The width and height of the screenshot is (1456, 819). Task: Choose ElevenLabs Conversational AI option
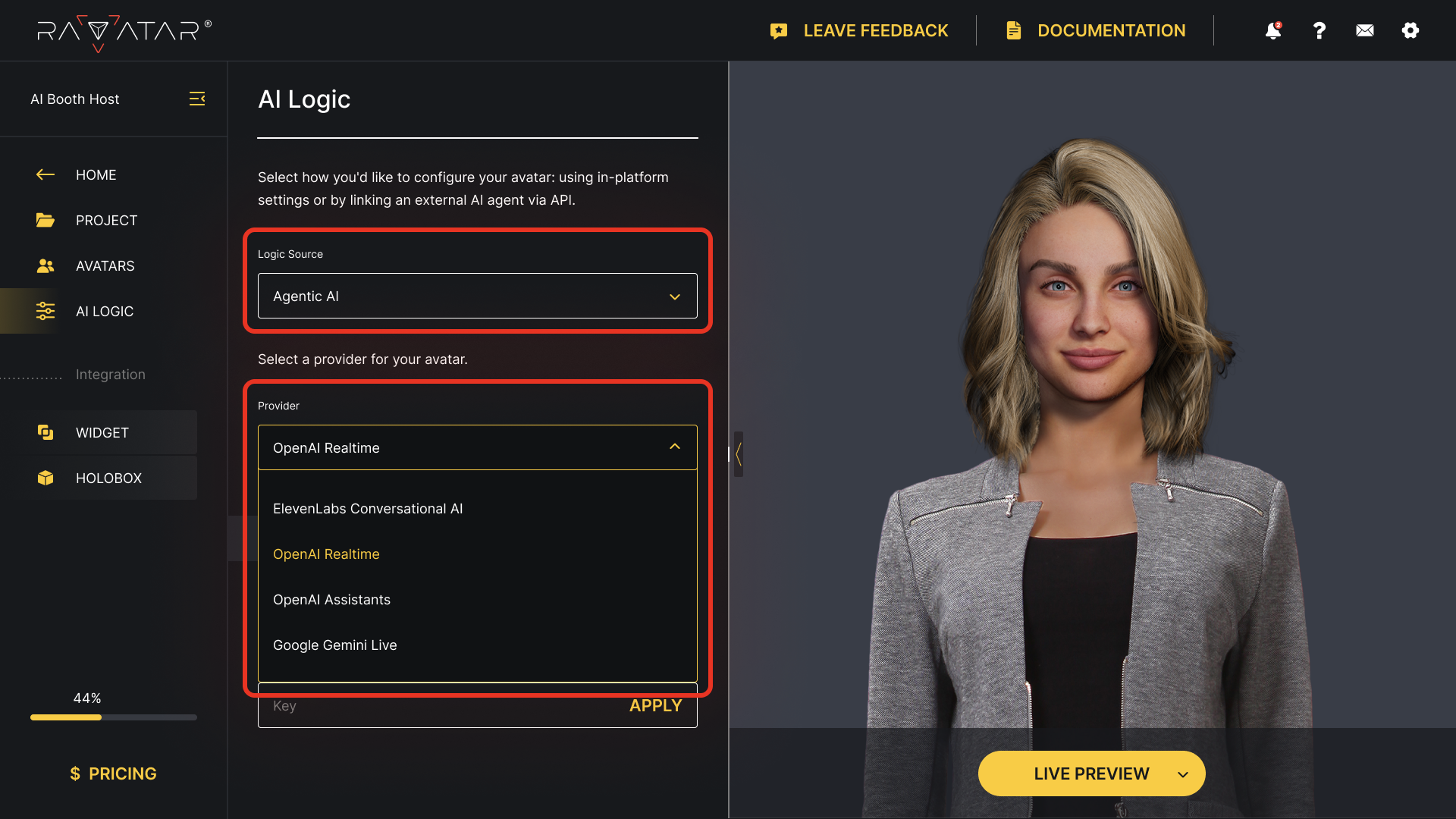368,508
